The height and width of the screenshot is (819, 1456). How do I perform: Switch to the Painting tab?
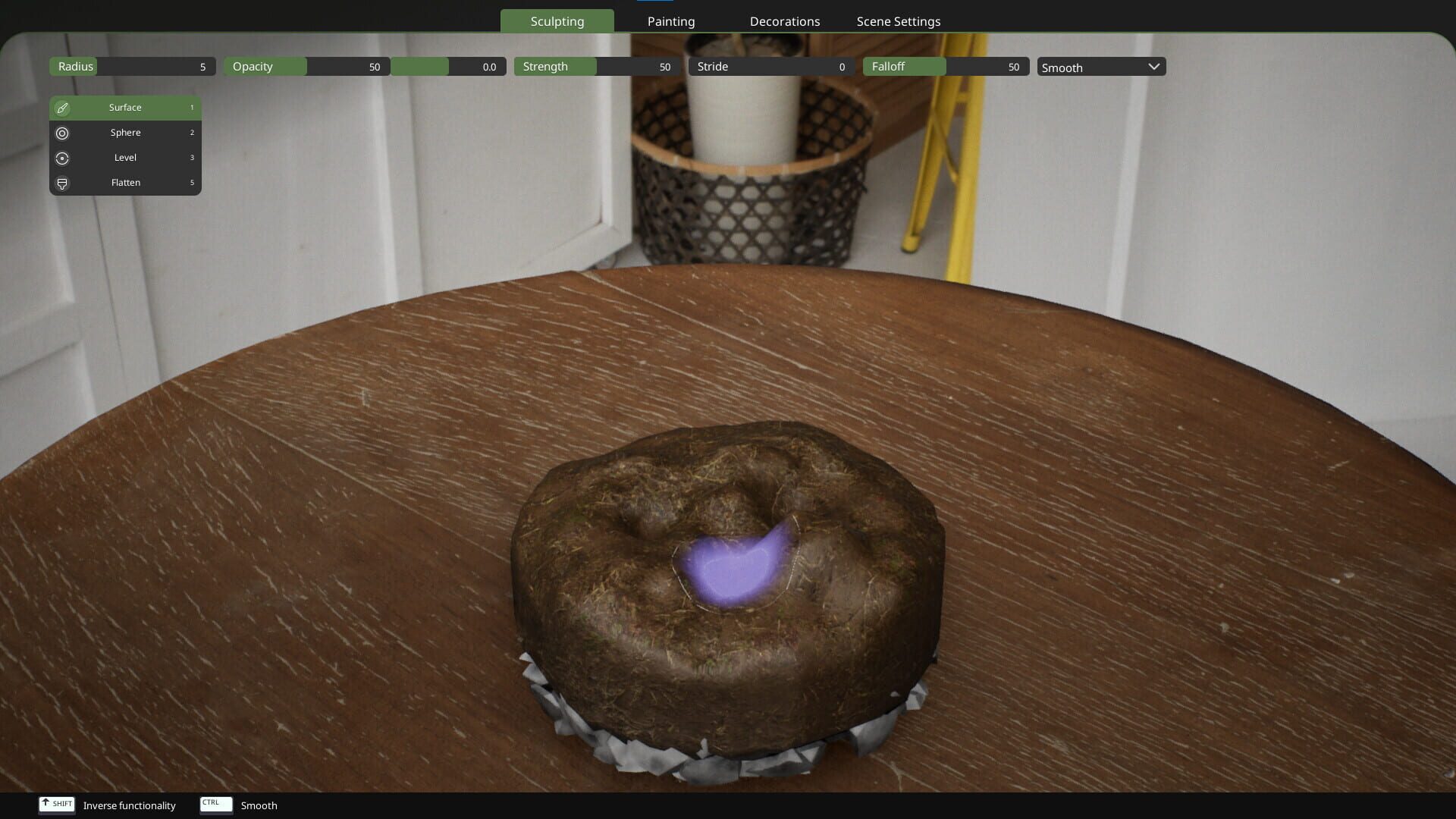(670, 20)
